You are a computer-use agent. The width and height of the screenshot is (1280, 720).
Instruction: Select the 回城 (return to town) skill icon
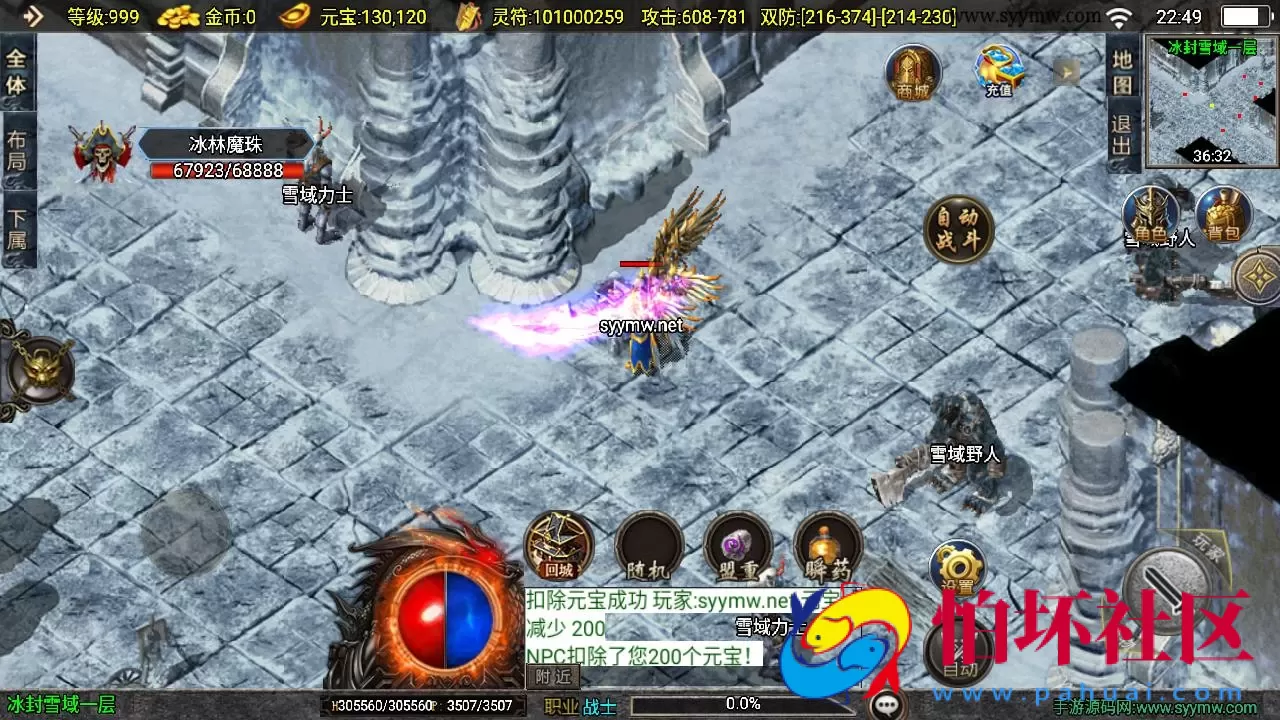tap(557, 545)
